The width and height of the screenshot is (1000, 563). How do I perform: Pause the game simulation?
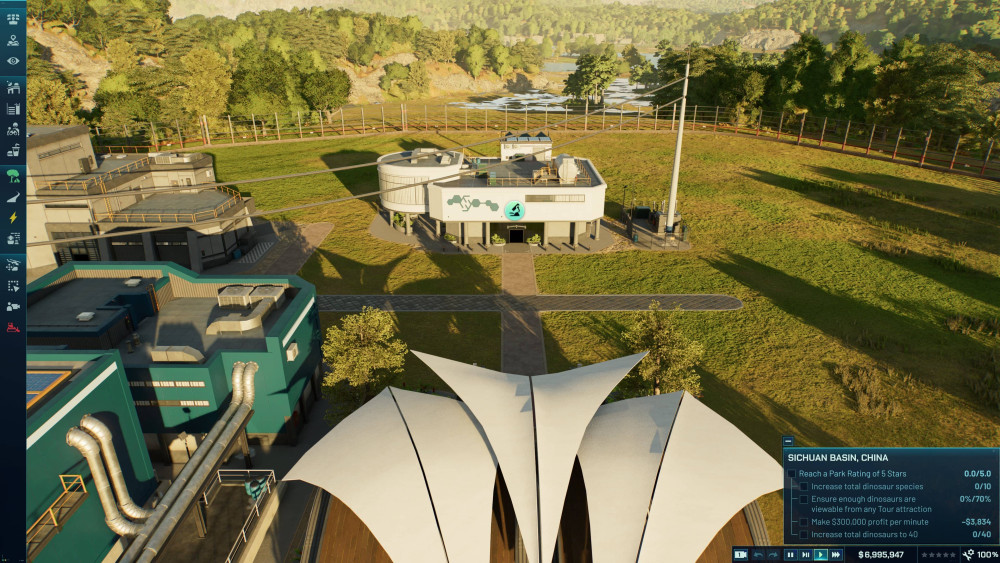[x=790, y=554]
